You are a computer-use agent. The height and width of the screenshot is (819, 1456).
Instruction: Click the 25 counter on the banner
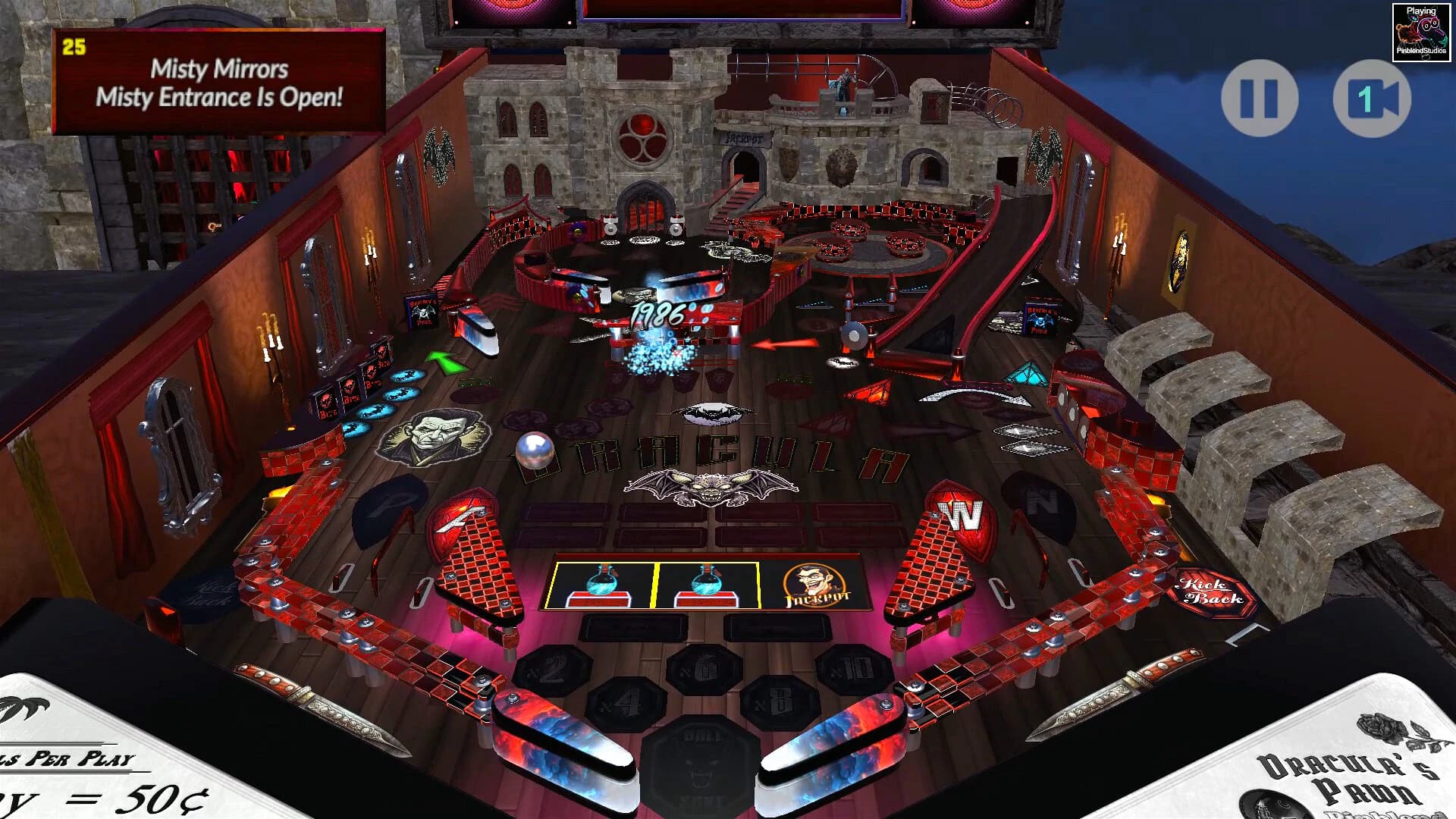pyautogui.click(x=74, y=47)
